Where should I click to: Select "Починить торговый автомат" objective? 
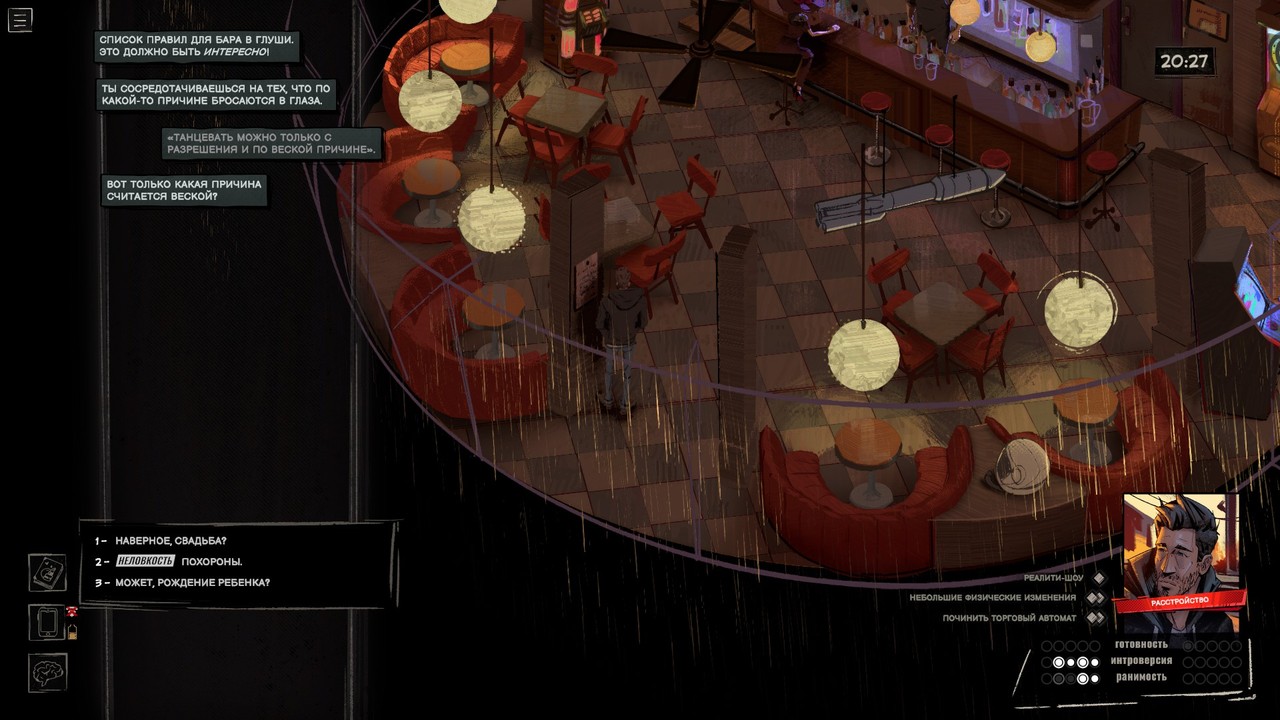1009,618
